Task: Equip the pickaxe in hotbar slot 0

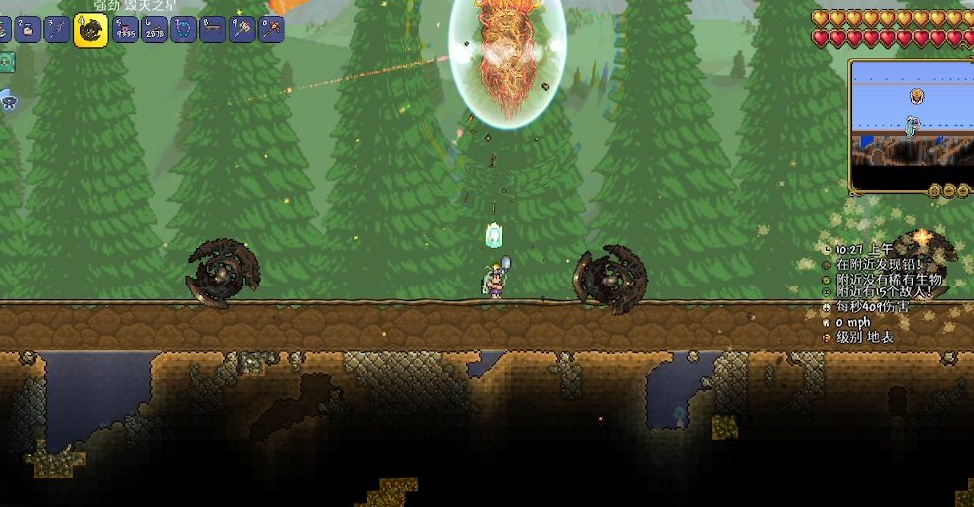Action: pos(271,30)
